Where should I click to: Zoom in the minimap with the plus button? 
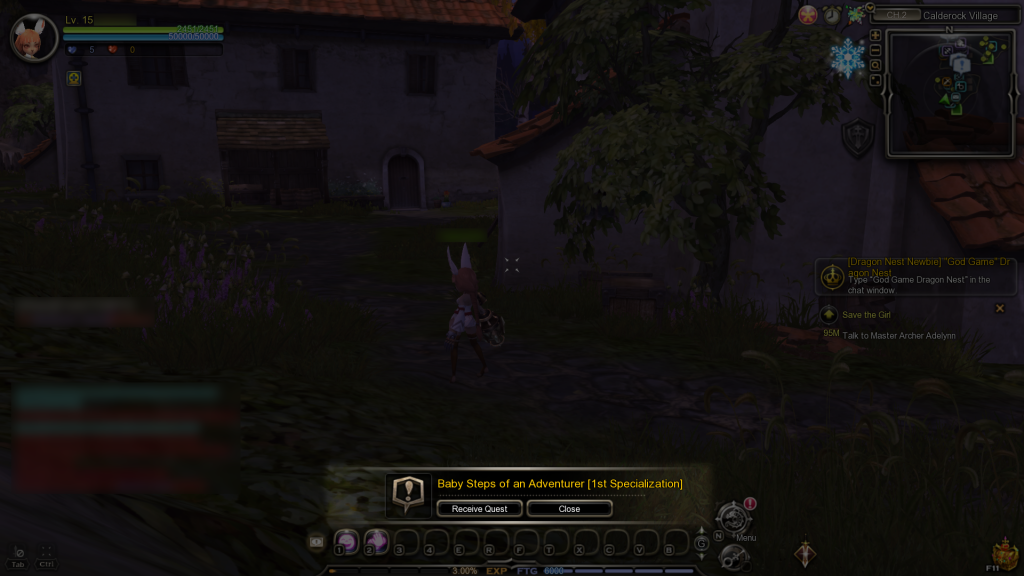pyautogui.click(x=876, y=35)
